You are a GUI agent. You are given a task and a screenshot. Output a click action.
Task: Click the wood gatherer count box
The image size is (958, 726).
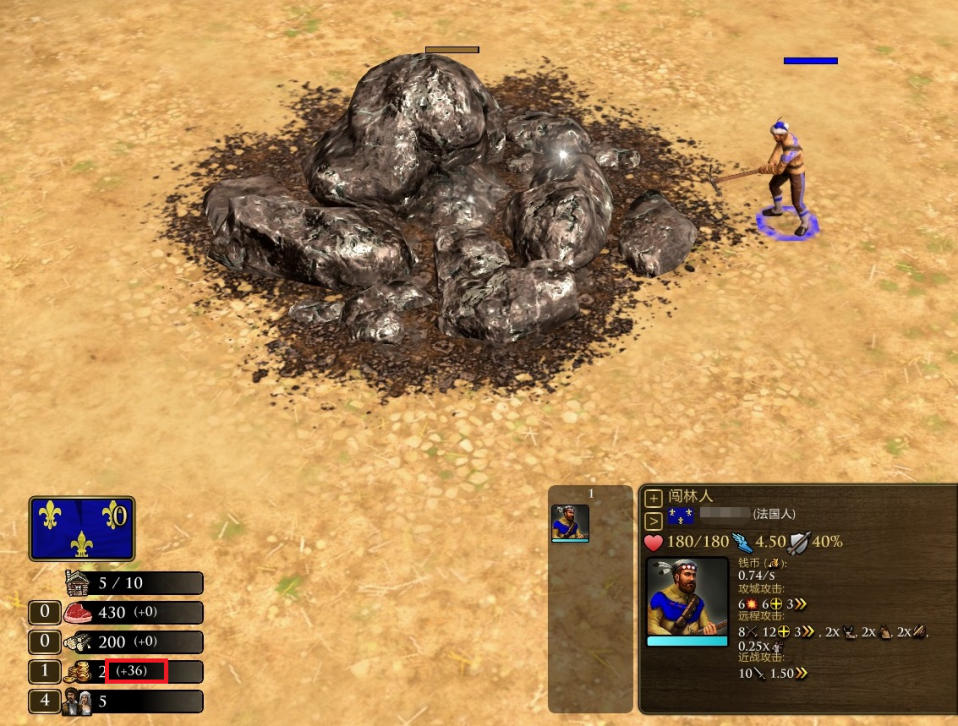(x=44, y=642)
